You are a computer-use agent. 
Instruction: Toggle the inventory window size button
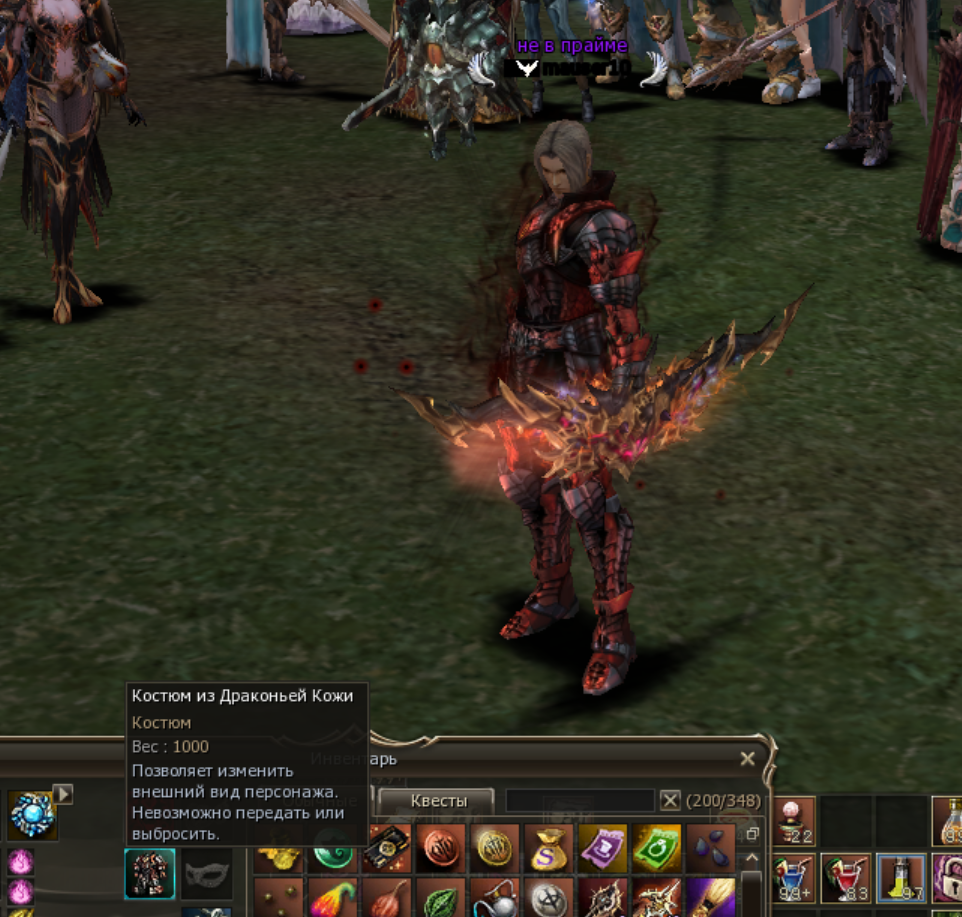pyautogui.click(x=752, y=833)
